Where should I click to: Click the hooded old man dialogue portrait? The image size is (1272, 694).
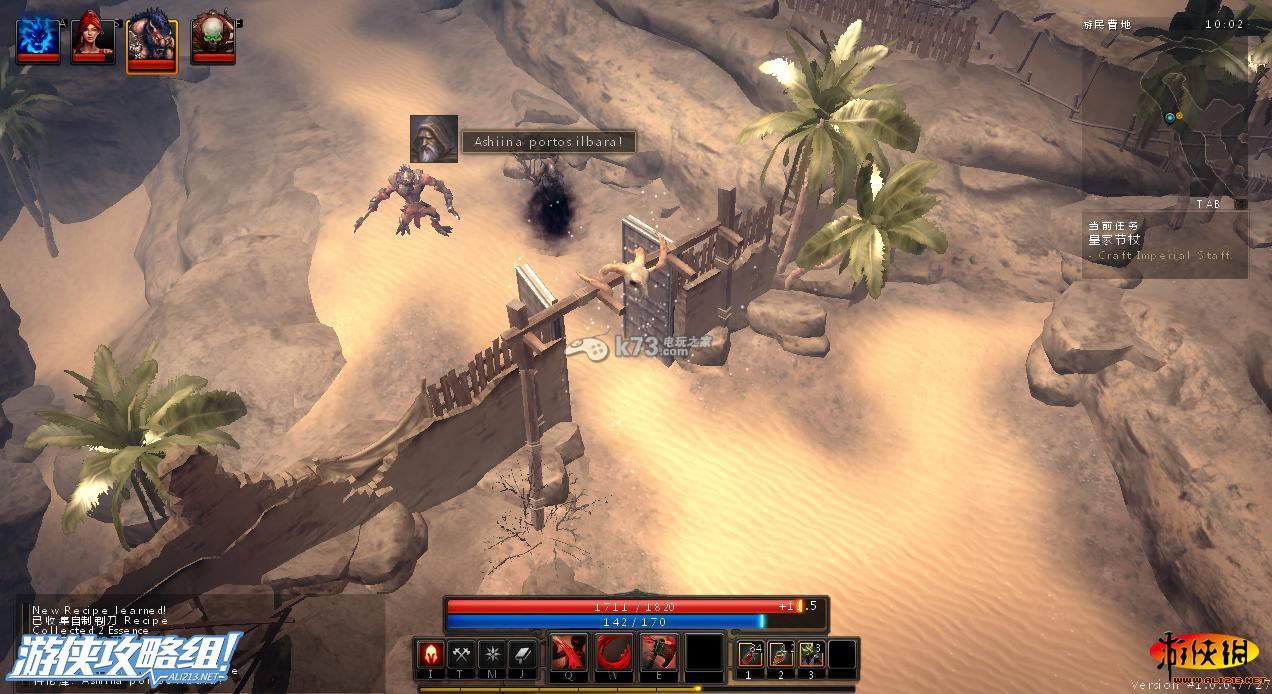tap(434, 139)
